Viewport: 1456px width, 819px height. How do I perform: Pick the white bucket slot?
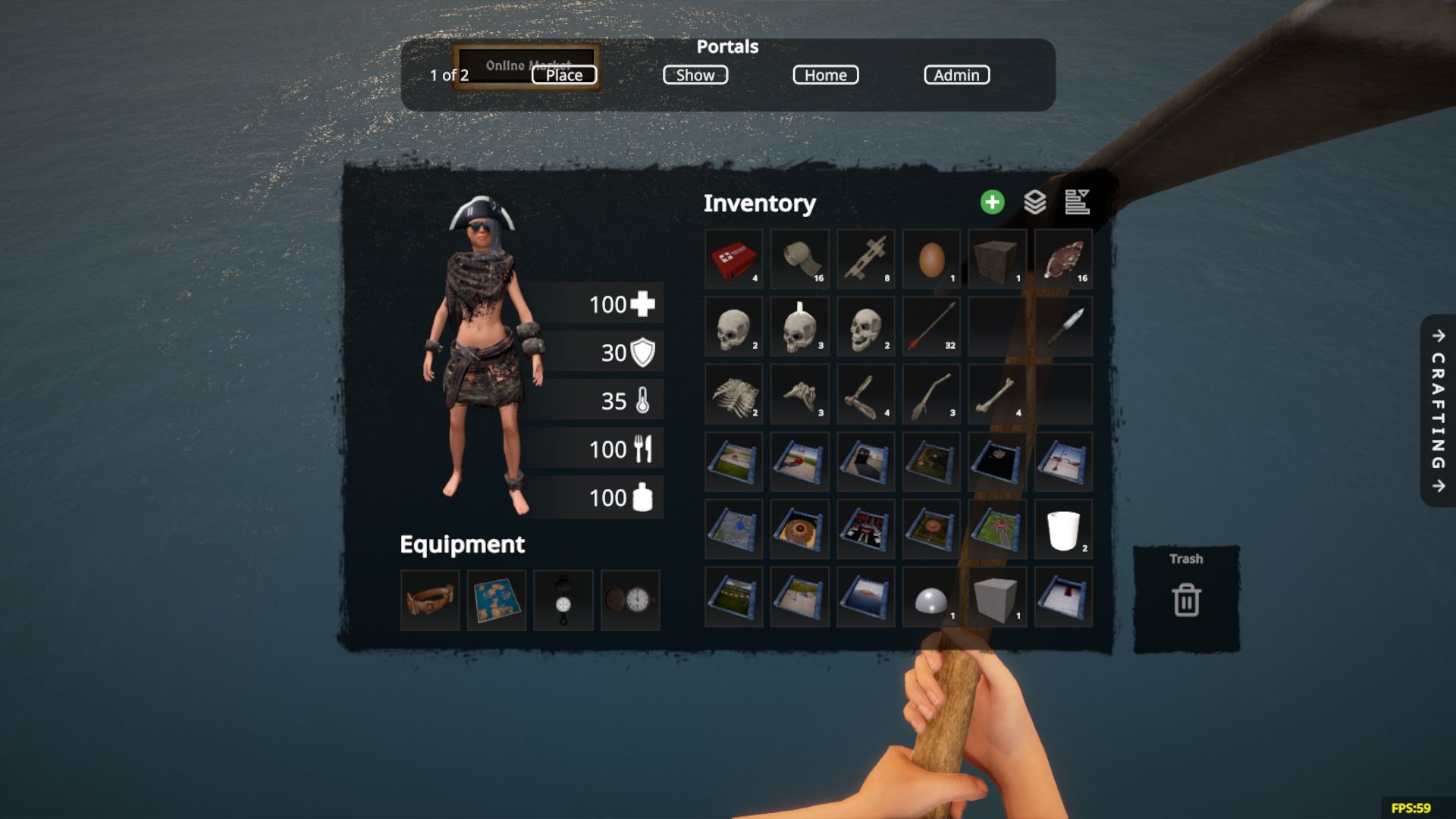(1063, 529)
